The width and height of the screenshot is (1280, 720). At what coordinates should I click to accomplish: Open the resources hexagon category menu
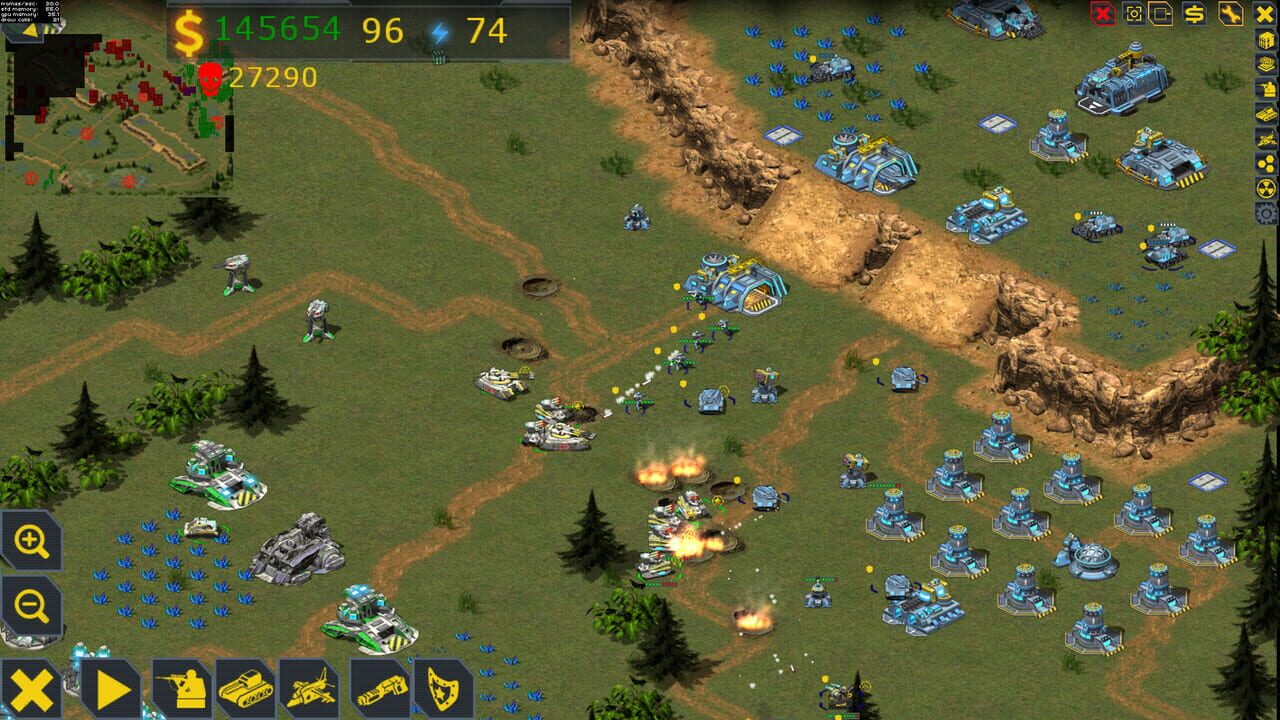[x=1265, y=164]
